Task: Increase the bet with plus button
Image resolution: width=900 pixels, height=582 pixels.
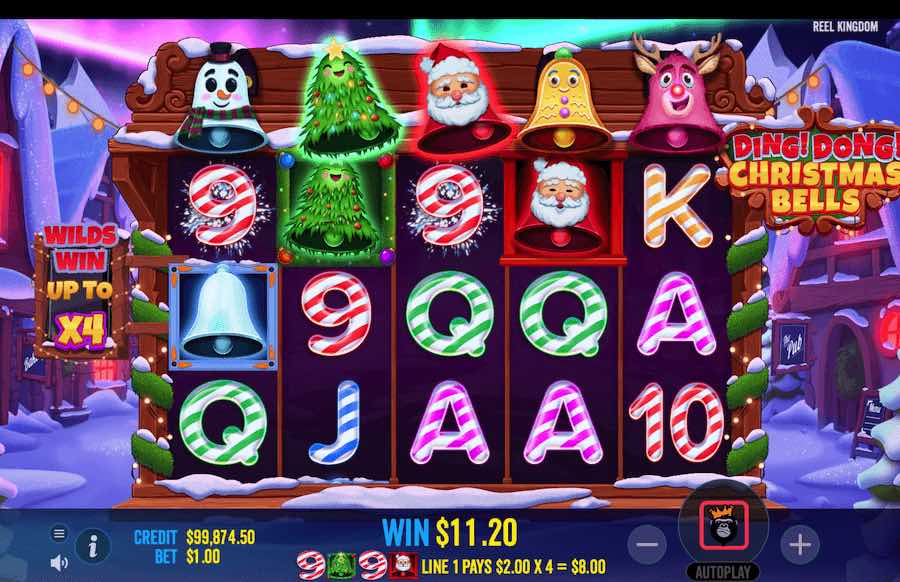Action: [799, 545]
